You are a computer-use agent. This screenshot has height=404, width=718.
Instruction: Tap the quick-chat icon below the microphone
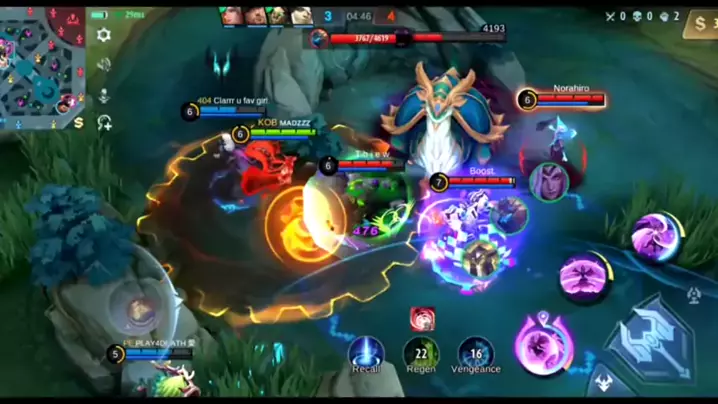click(103, 123)
